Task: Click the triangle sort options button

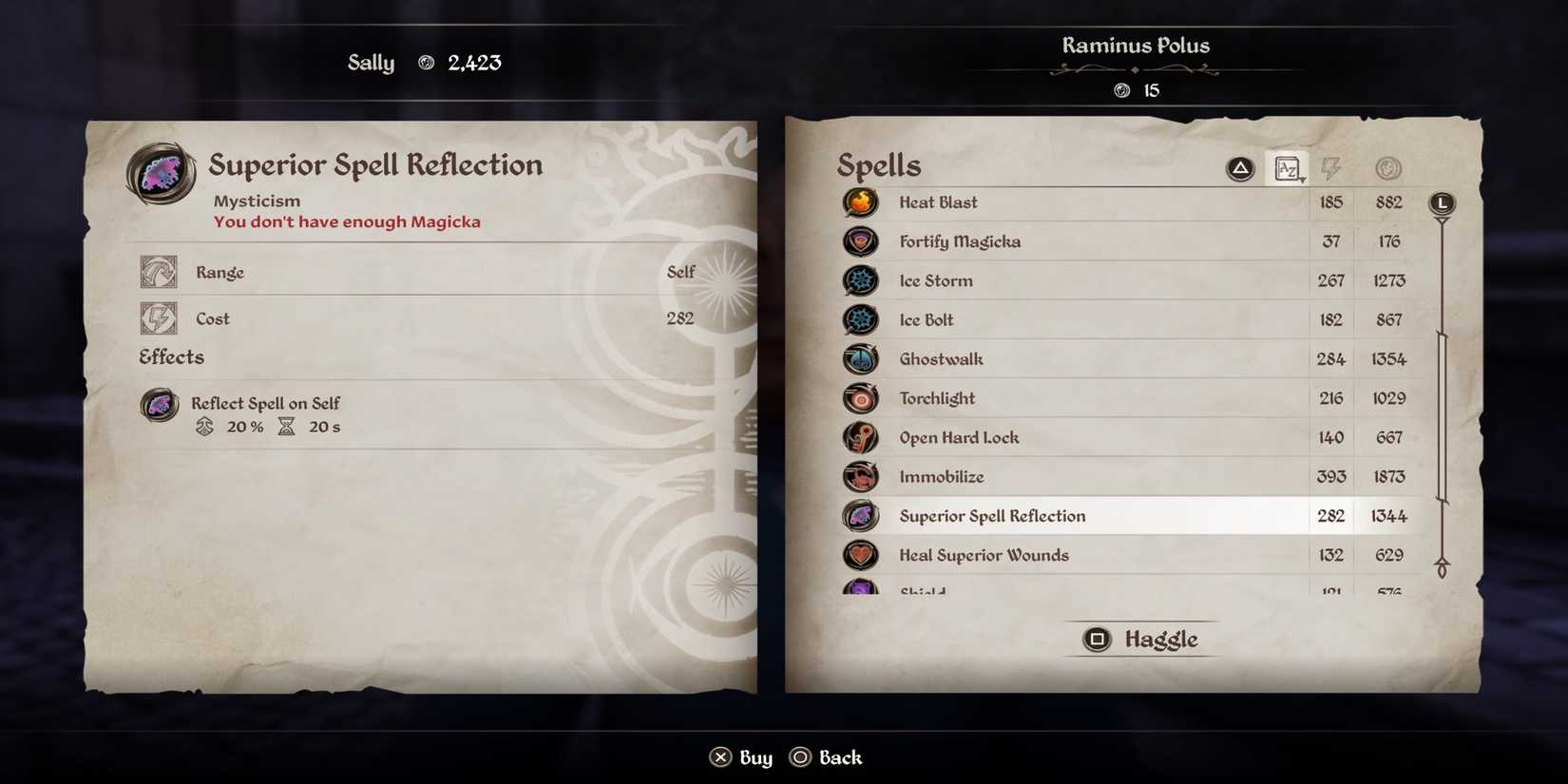Action: point(1240,168)
